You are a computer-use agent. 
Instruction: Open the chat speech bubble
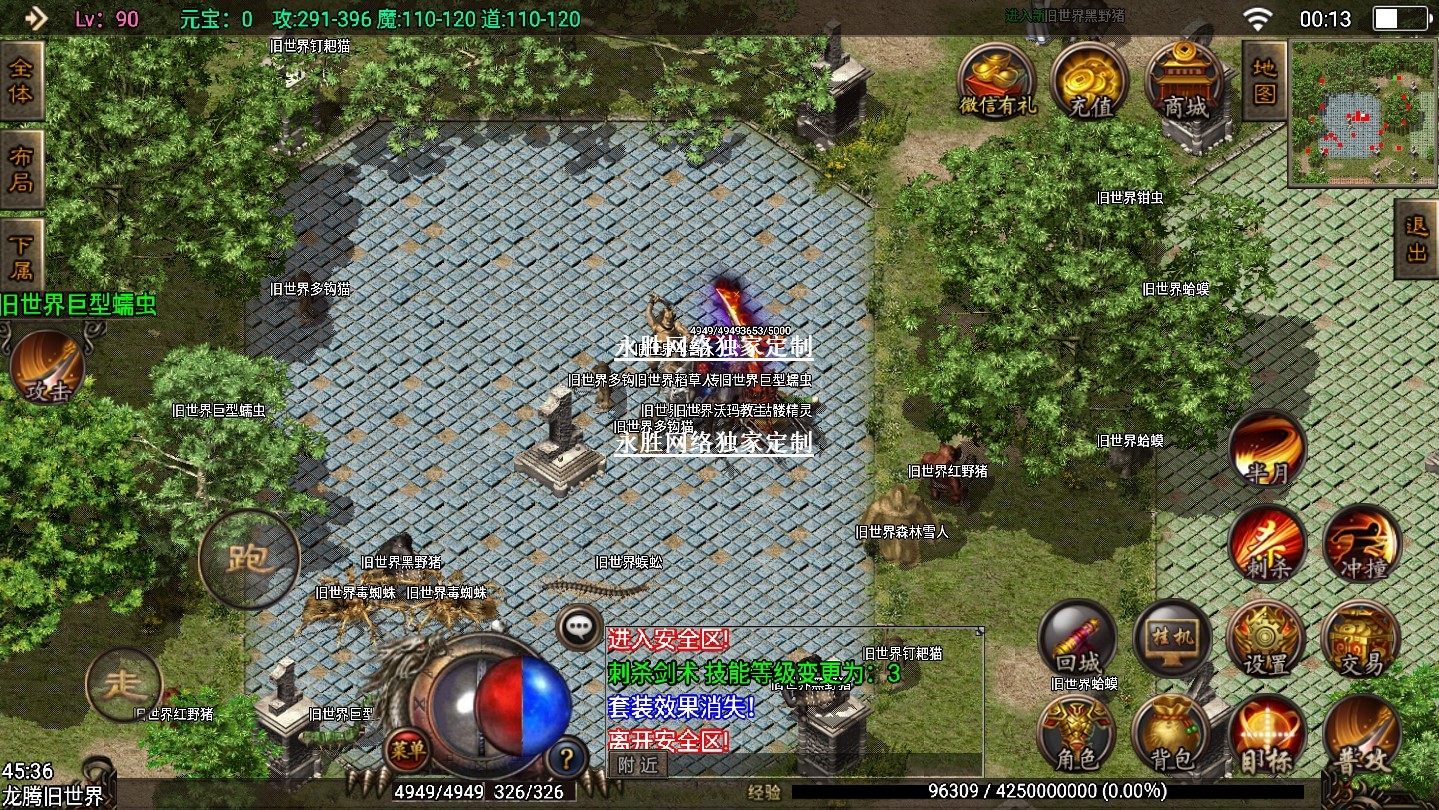(x=579, y=628)
